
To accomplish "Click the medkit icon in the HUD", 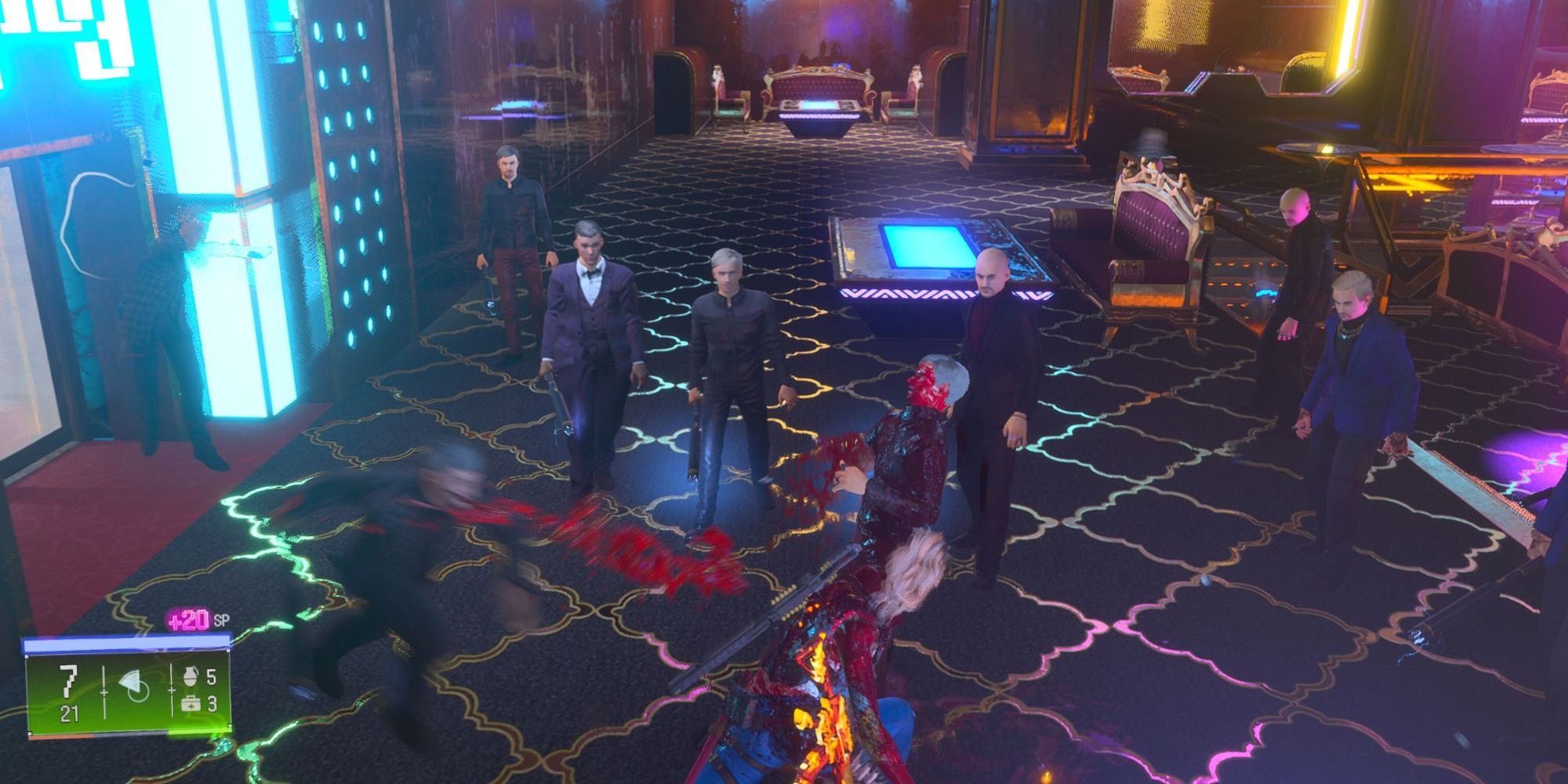I will (191, 704).
